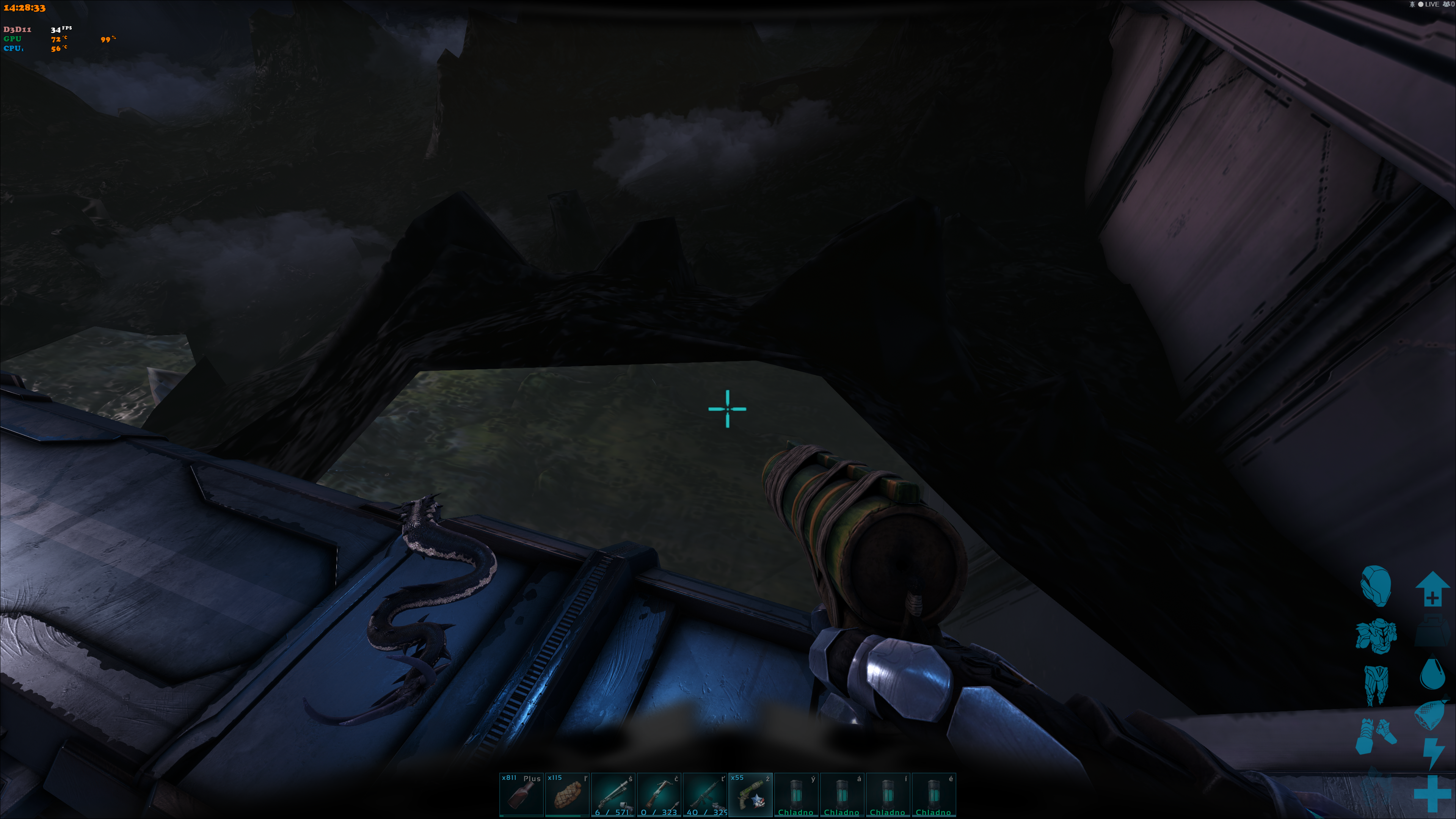
Task: Choose the cooked meat stack x115
Action: (x=567, y=794)
